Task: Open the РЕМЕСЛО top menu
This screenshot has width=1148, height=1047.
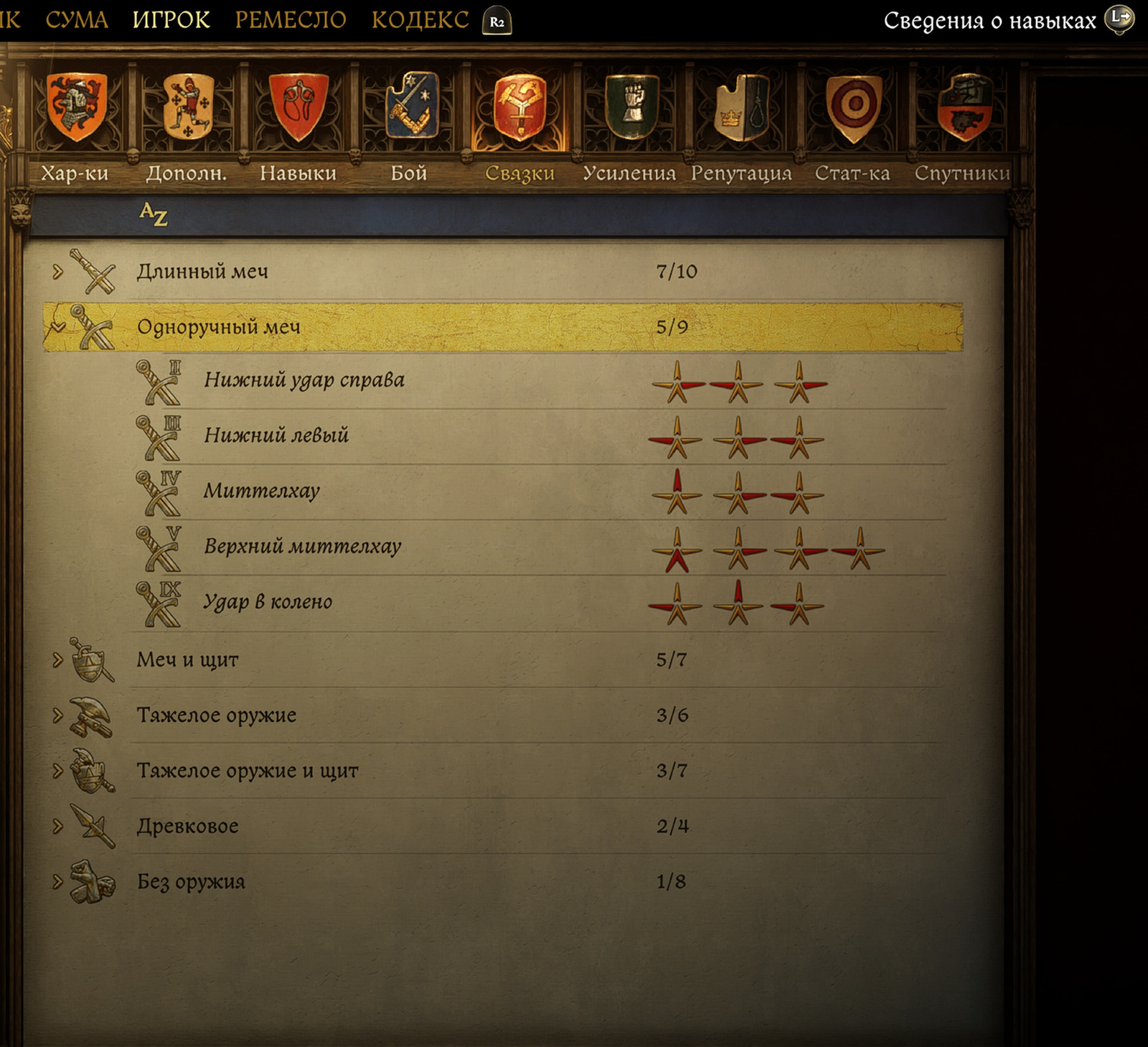Action: coord(291,20)
